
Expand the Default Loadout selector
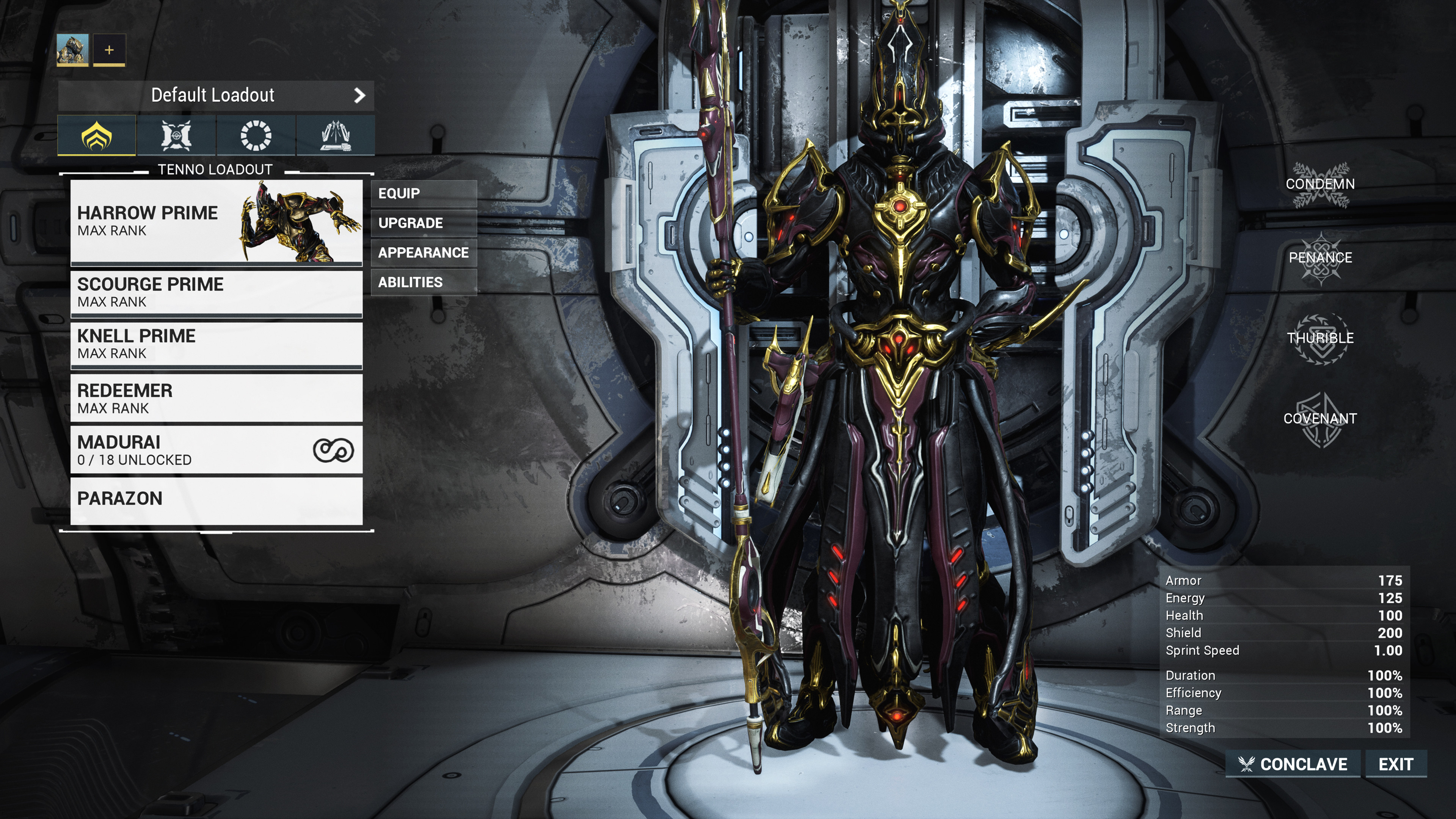[x=213, y=95]
